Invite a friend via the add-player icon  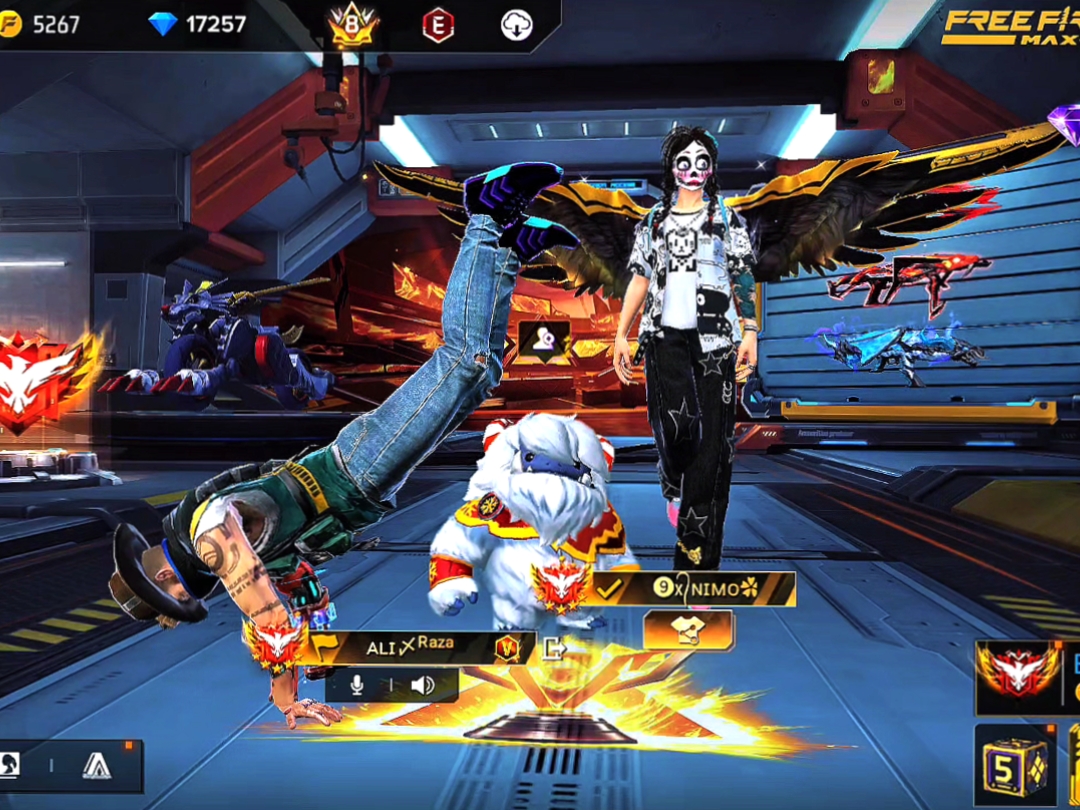544,341
